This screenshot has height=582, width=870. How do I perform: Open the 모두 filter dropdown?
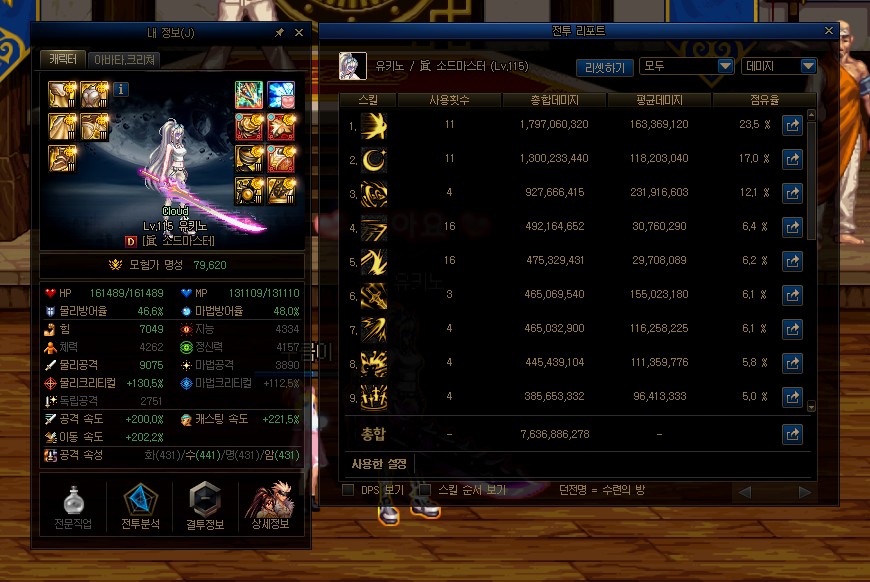687,67
